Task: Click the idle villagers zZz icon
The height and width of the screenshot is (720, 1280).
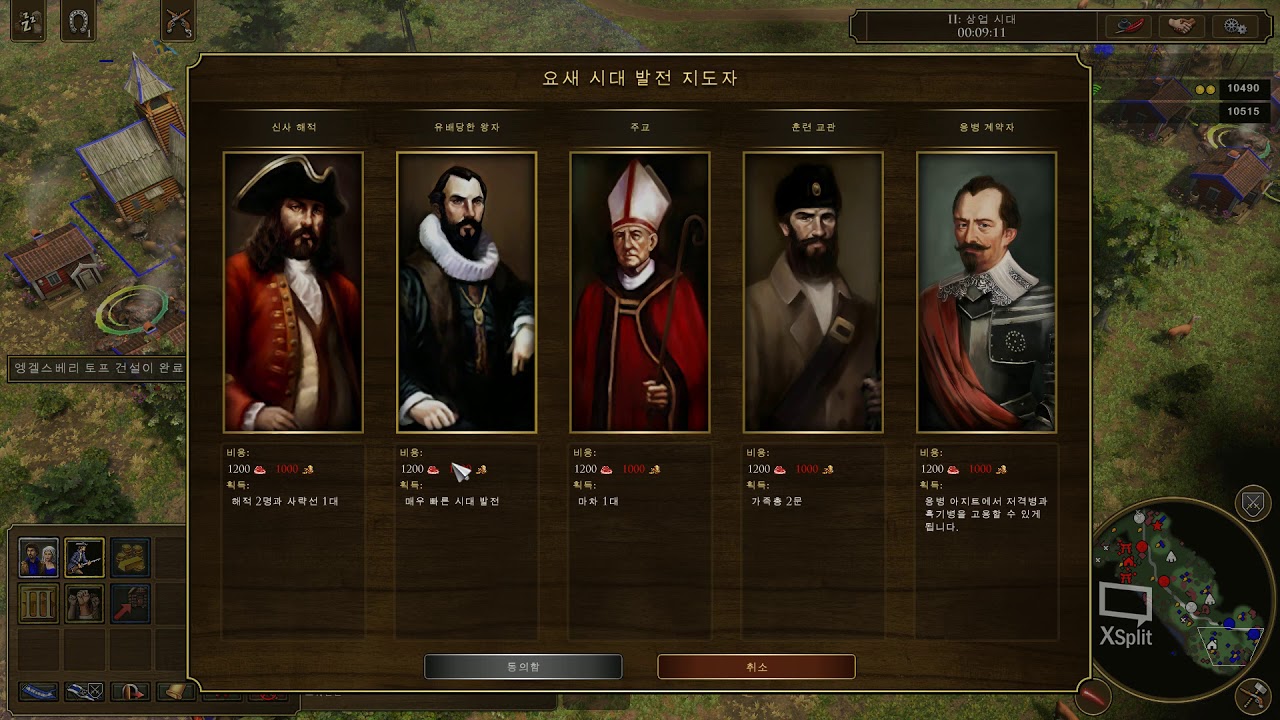Action: point(27,23)
